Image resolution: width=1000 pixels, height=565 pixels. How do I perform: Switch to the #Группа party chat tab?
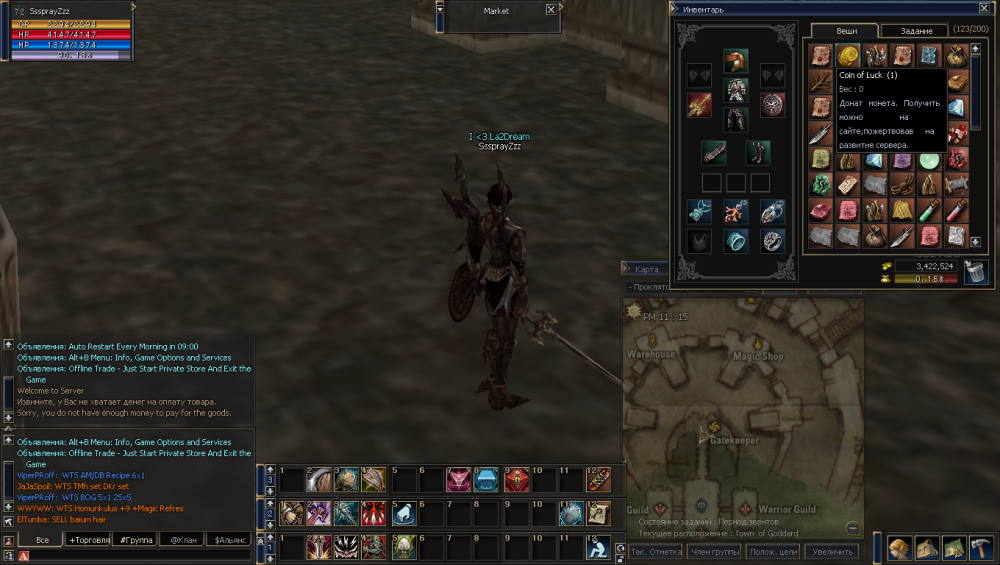134,540
